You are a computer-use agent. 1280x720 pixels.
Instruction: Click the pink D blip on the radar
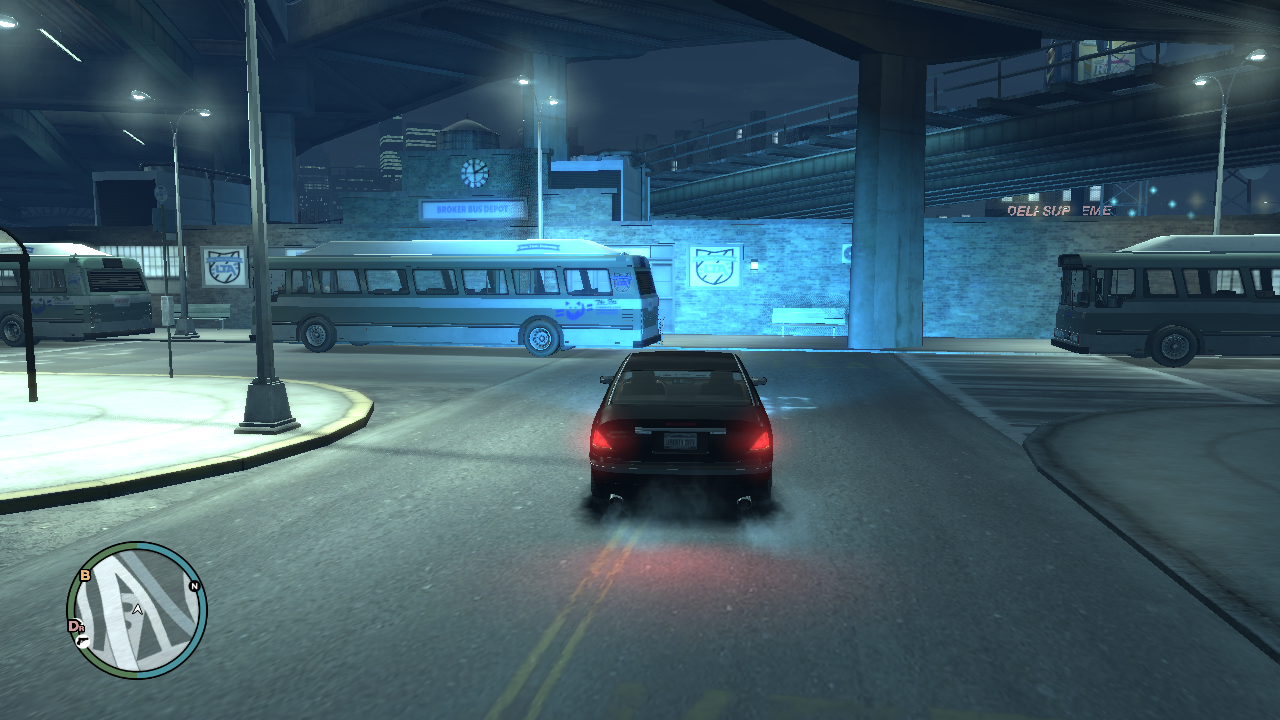coord(73,626)
